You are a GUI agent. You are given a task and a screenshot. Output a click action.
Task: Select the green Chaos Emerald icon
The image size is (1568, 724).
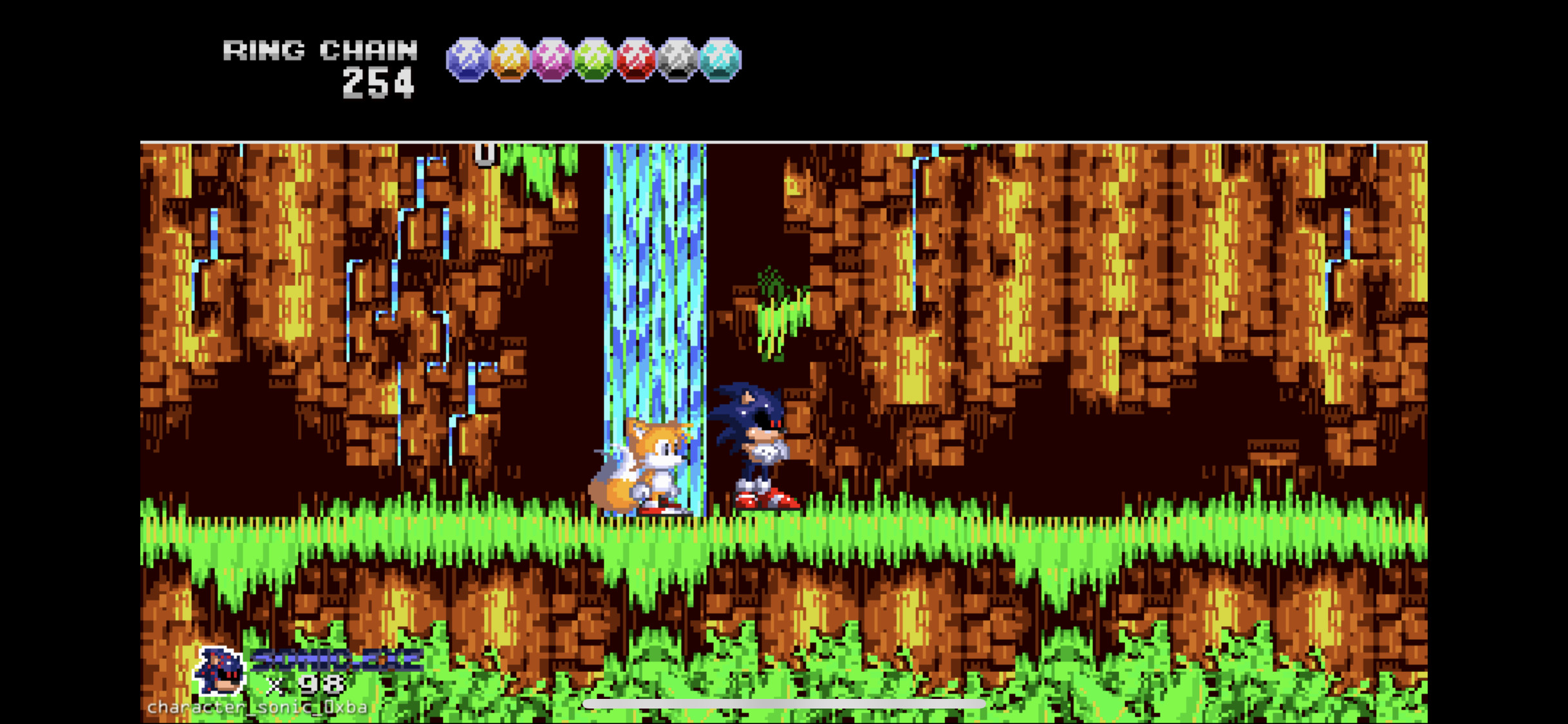[x=593, y=61]
